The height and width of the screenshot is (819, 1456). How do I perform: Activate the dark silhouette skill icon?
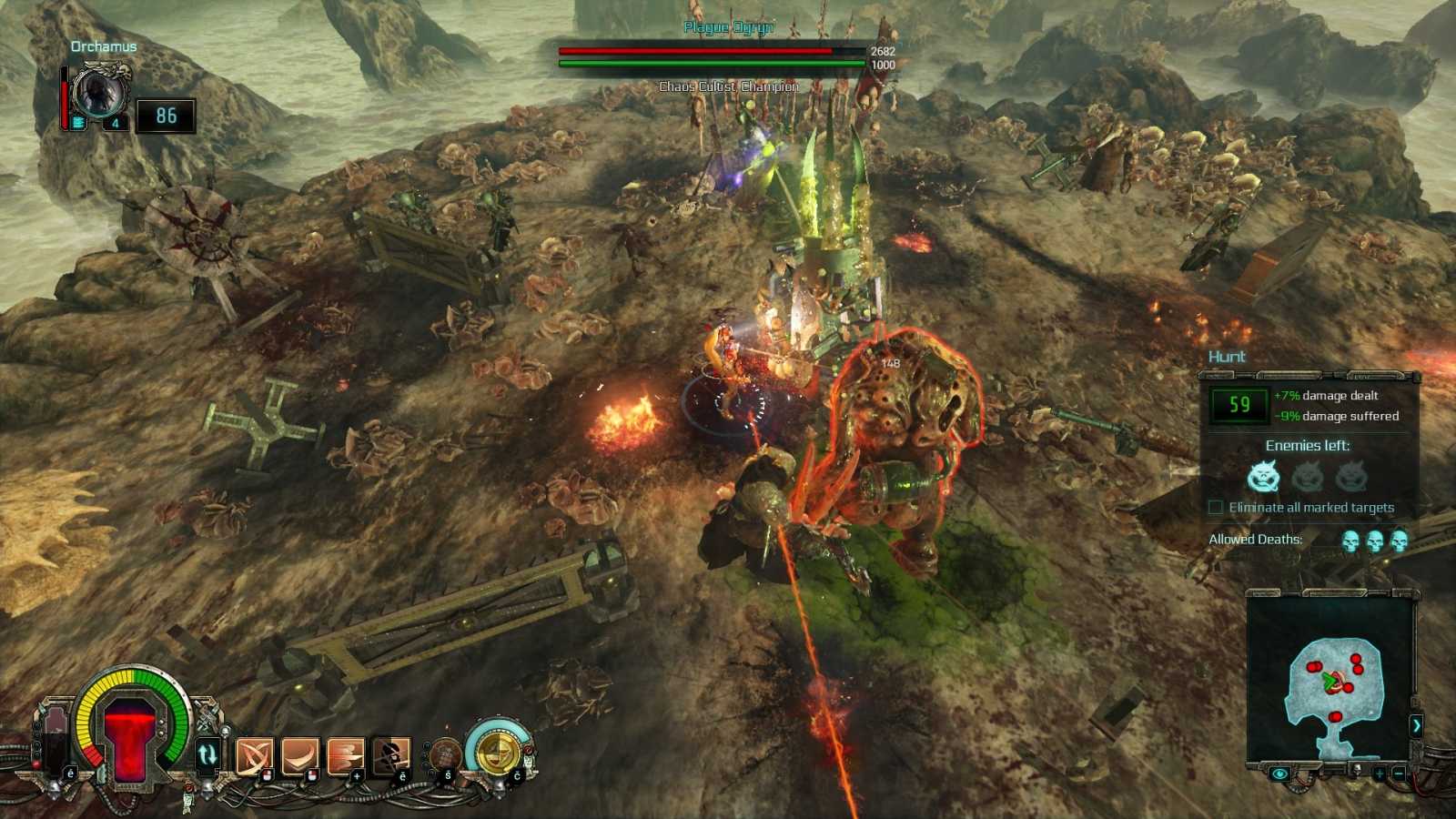tap(390, 754)
